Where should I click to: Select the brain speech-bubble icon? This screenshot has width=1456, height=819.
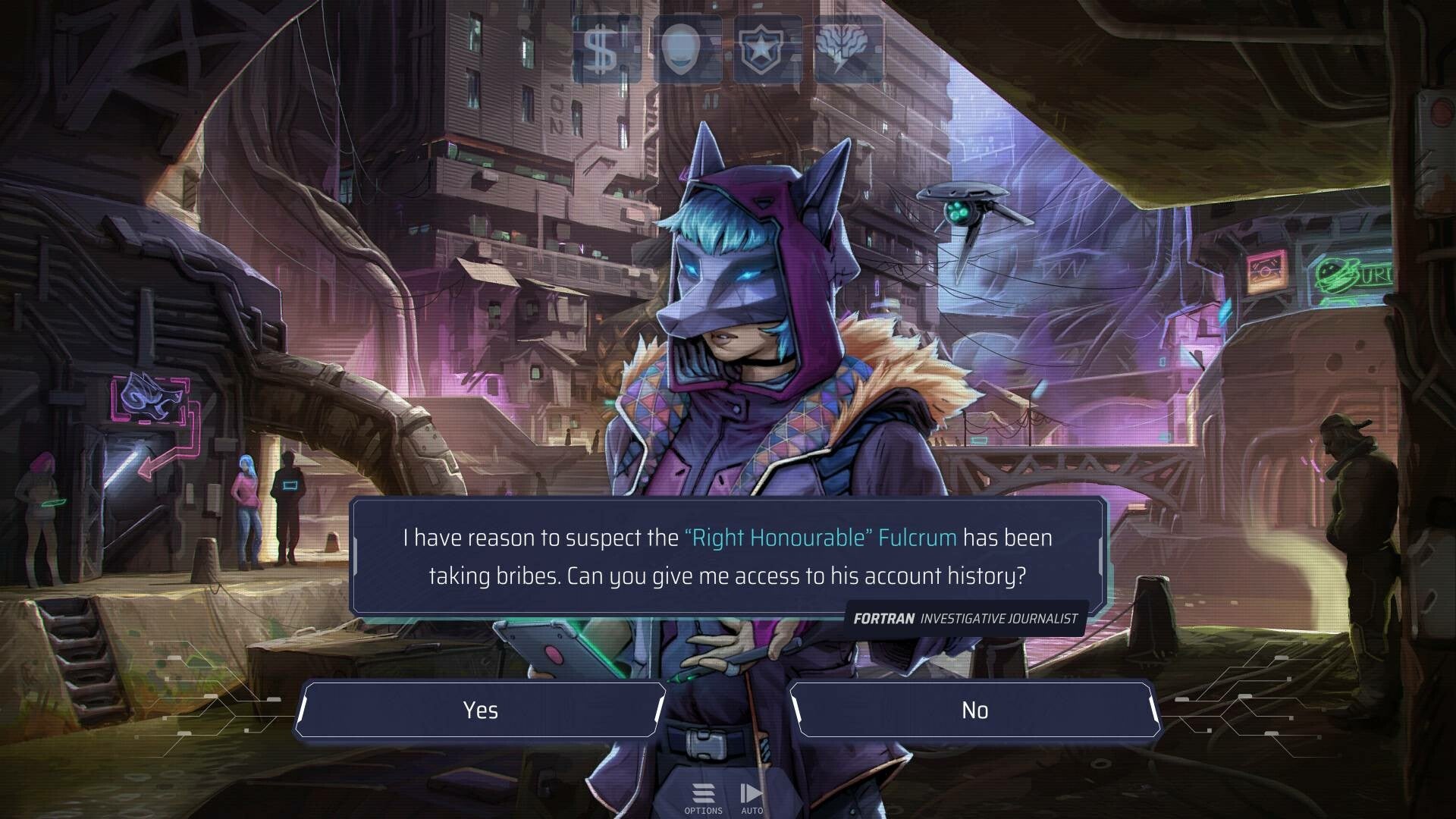[848, 50]
